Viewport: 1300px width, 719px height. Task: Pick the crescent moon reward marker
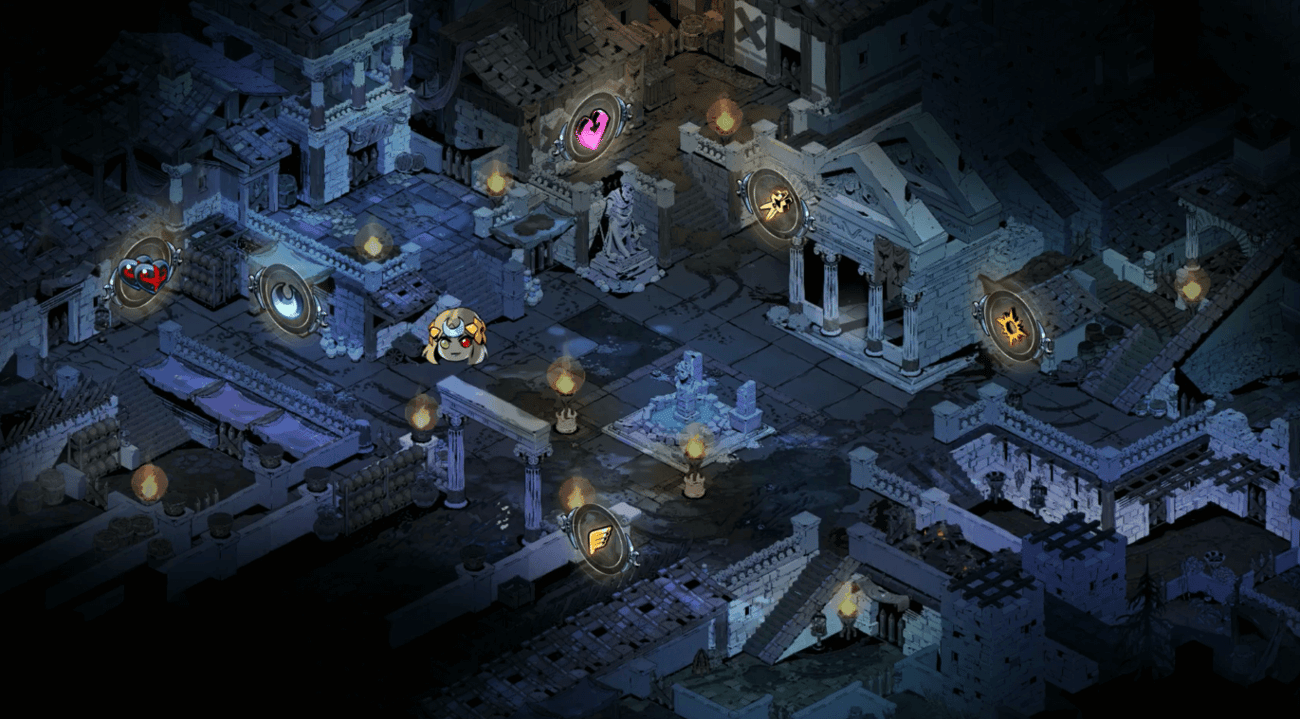[286, 299]
